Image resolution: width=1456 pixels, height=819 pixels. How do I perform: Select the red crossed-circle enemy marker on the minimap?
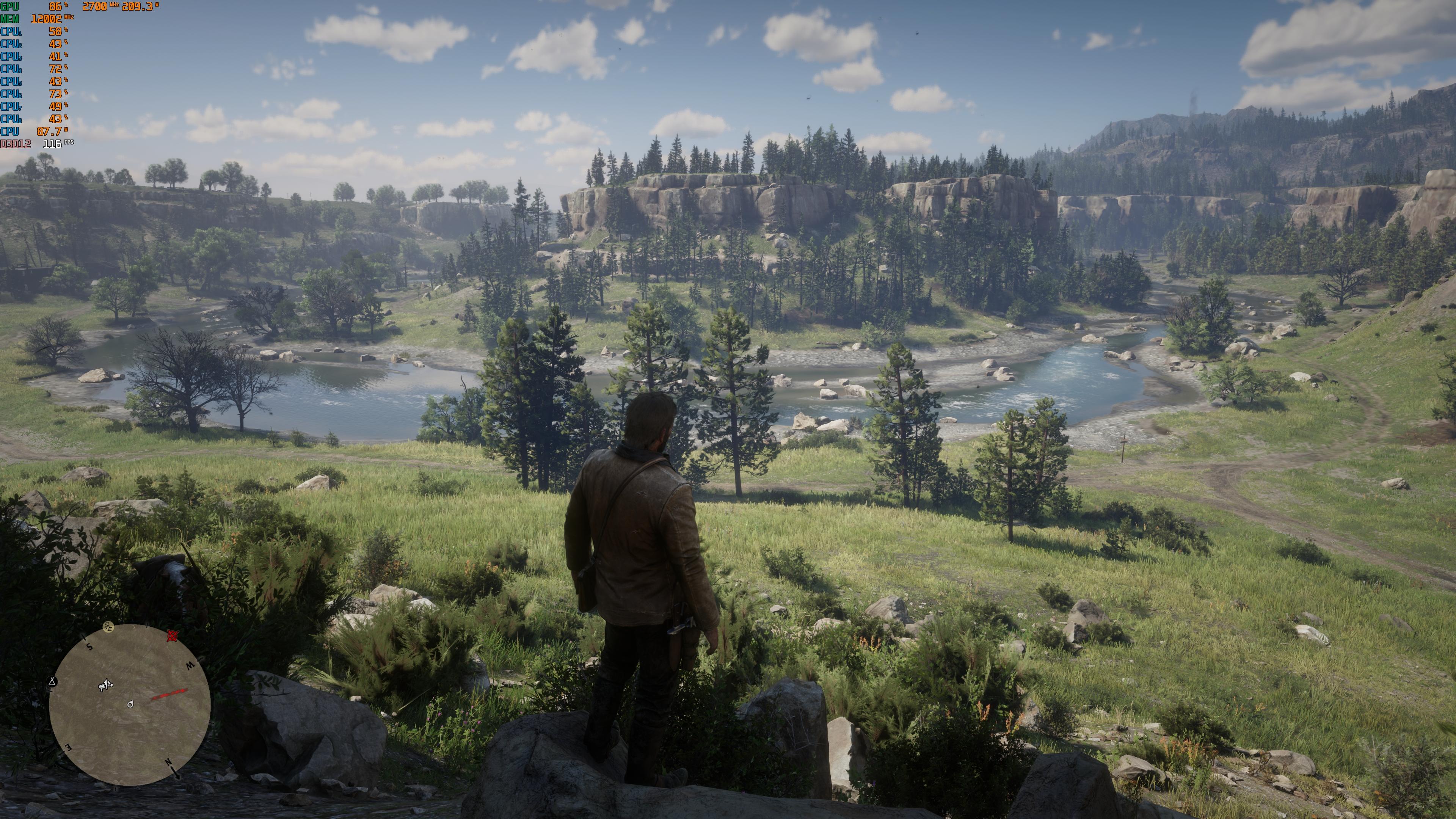173,636
